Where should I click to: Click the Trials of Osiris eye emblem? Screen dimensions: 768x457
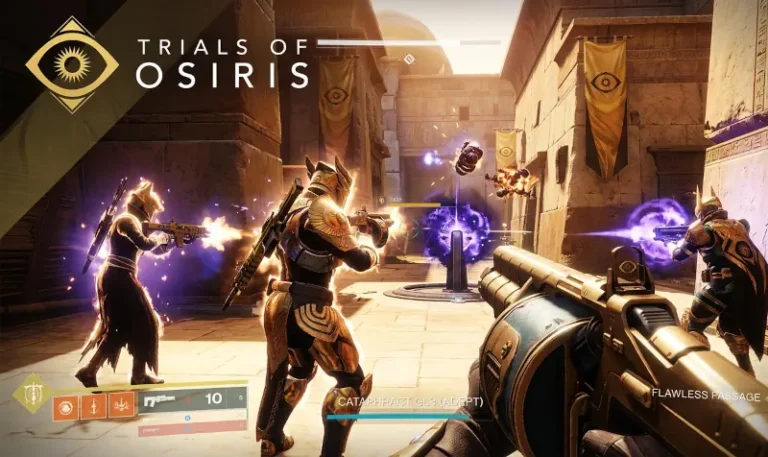72,63
